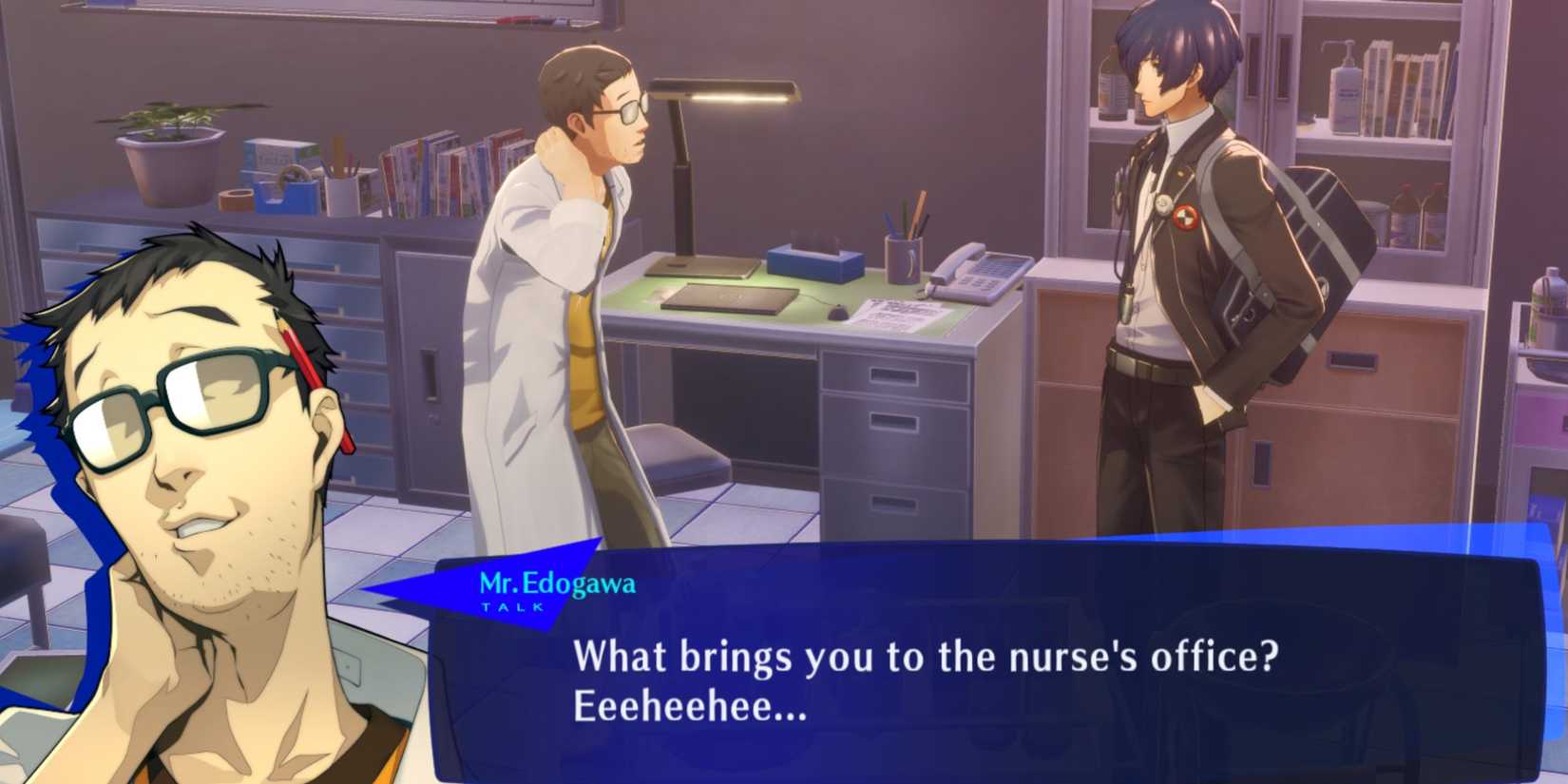Viewport: 1568px width, 784px height.
Task: Click the Mr. Edogawa nameplate
Action: click(557, 580)
